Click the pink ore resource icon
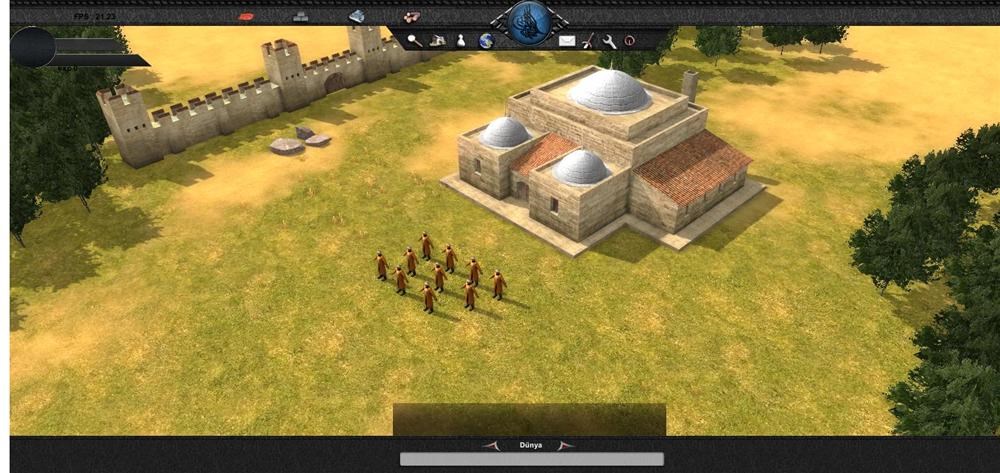Viewport: 1000px width, 473px height. [x=410, y=17]
